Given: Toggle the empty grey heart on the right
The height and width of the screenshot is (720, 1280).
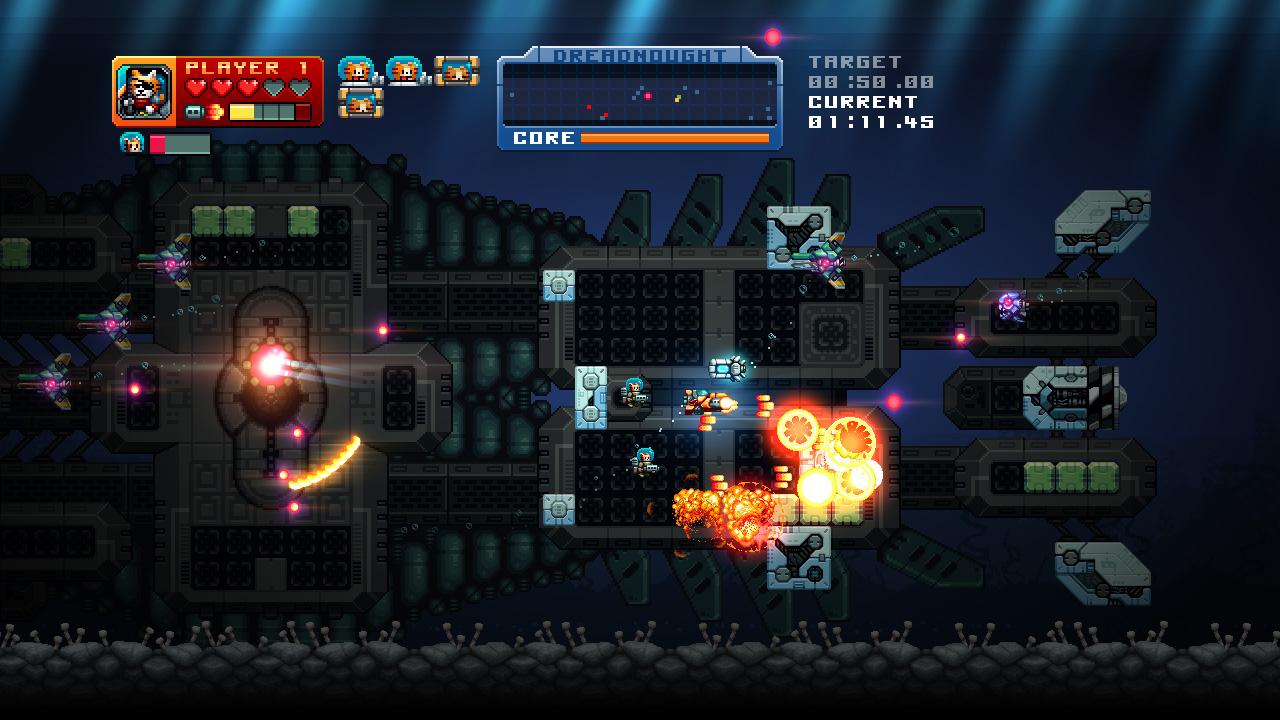Looking at the screenshot, I should [299, 87].
